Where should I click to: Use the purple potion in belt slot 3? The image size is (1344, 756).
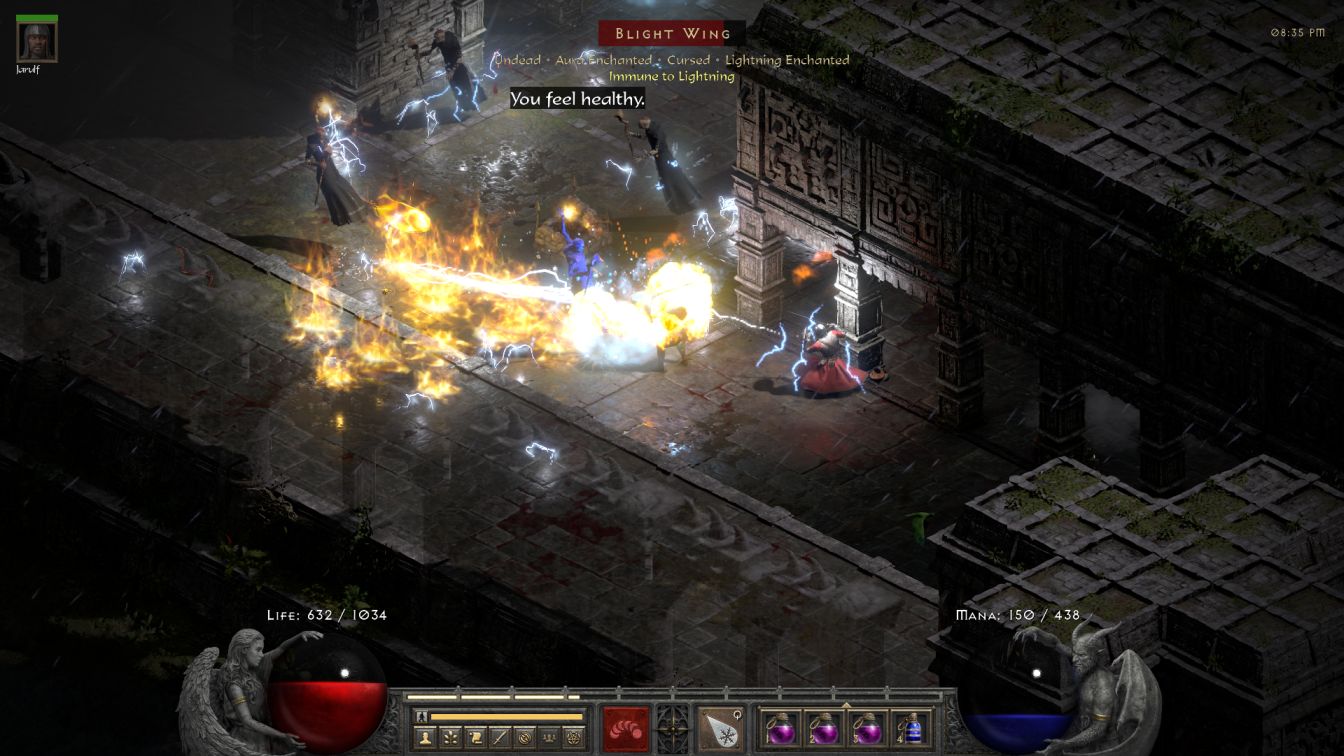pos(866,728)
